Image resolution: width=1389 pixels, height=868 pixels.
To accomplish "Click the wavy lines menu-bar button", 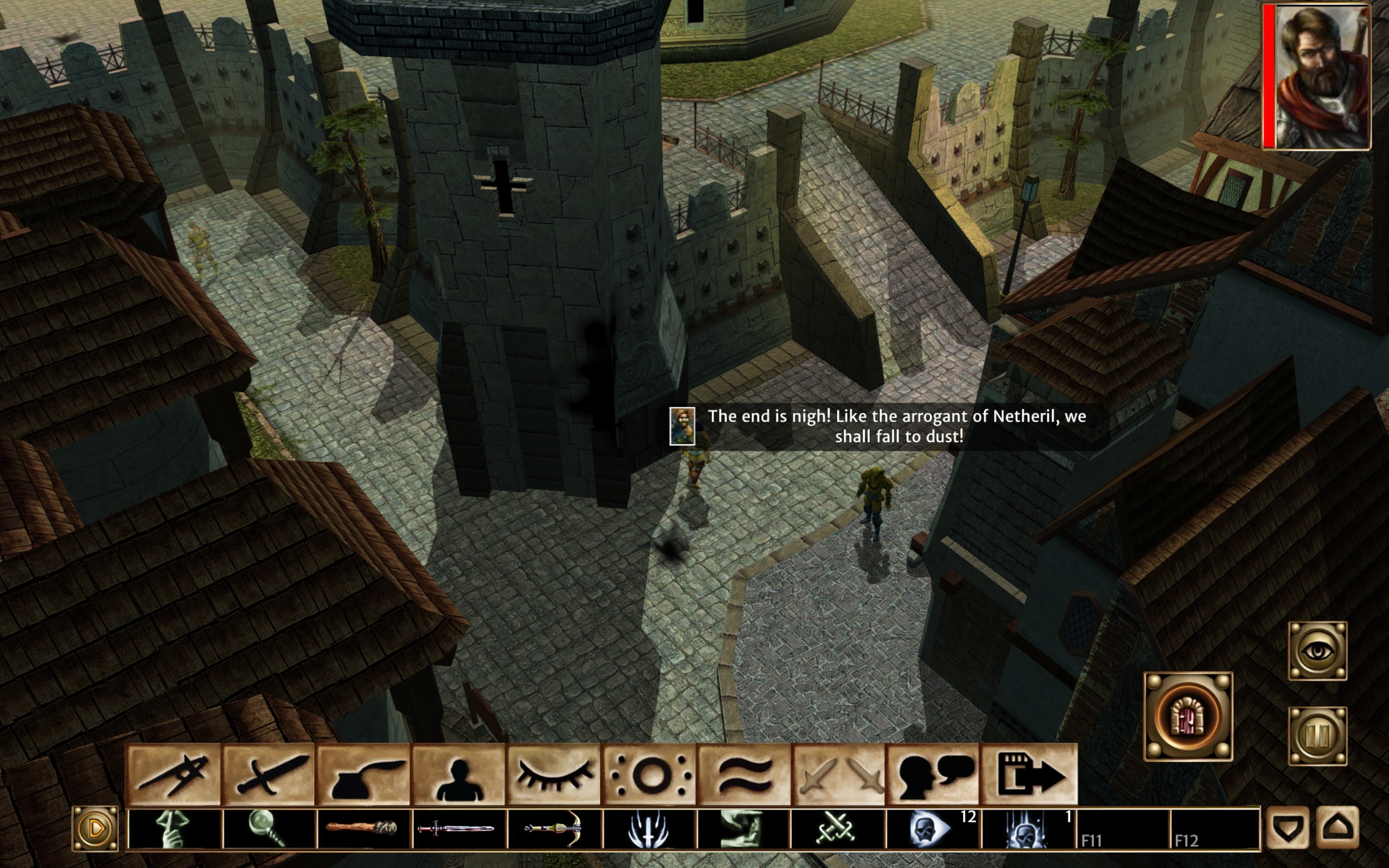I will pos(744,774).
